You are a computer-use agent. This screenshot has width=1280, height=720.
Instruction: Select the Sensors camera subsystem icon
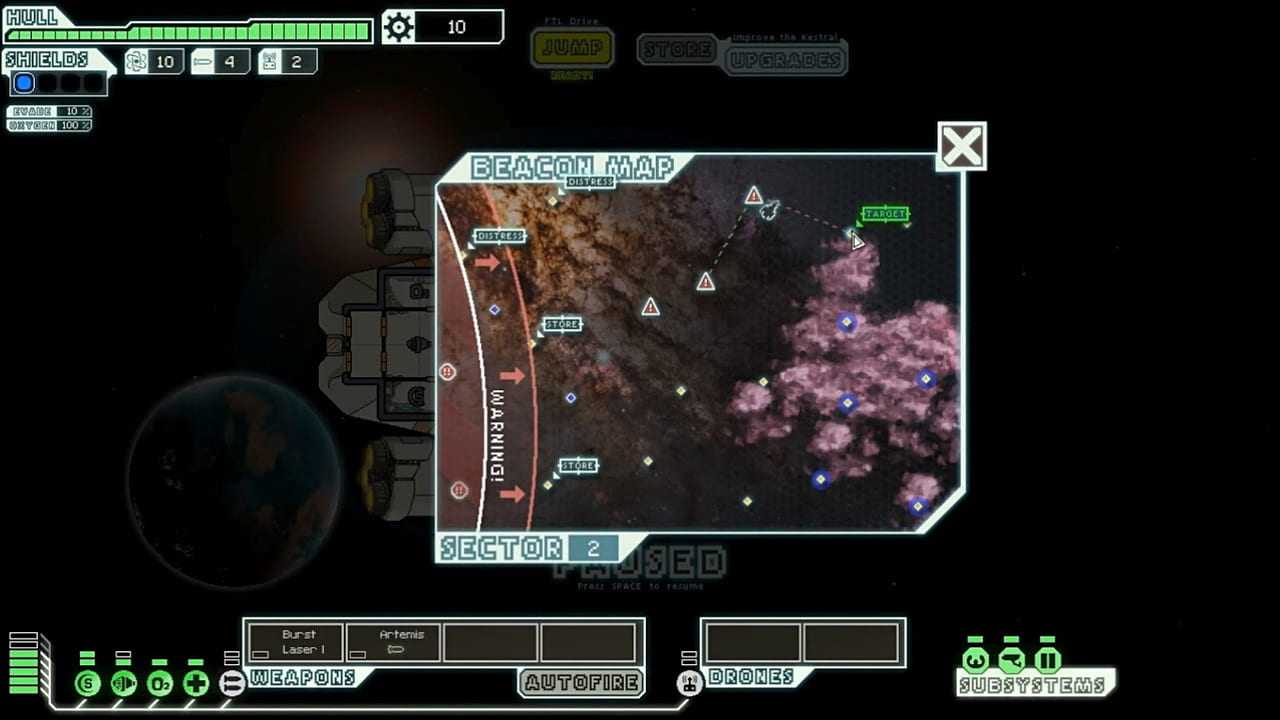pos(1011,660)
